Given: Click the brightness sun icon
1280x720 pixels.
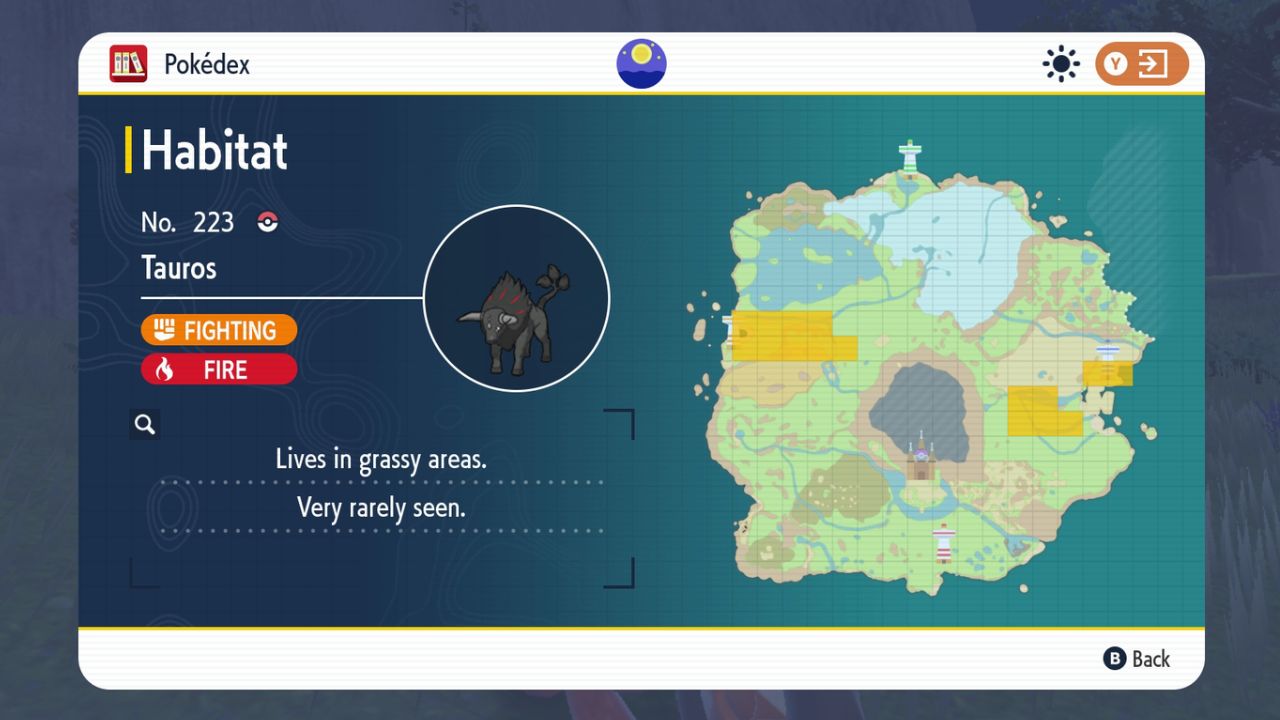Looking at the screenshot, I should [x=1060, y=63].
